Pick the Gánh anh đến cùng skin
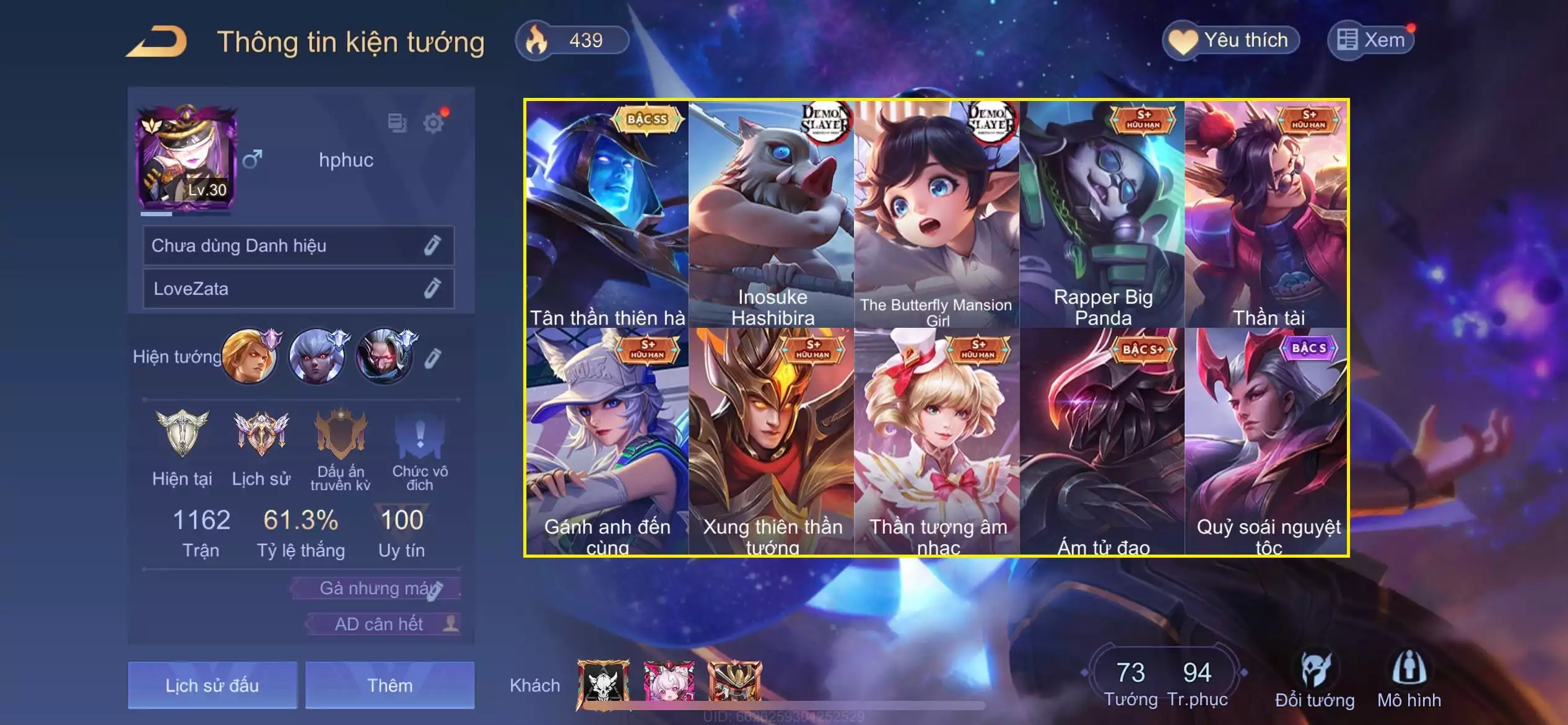 point(607,441)
